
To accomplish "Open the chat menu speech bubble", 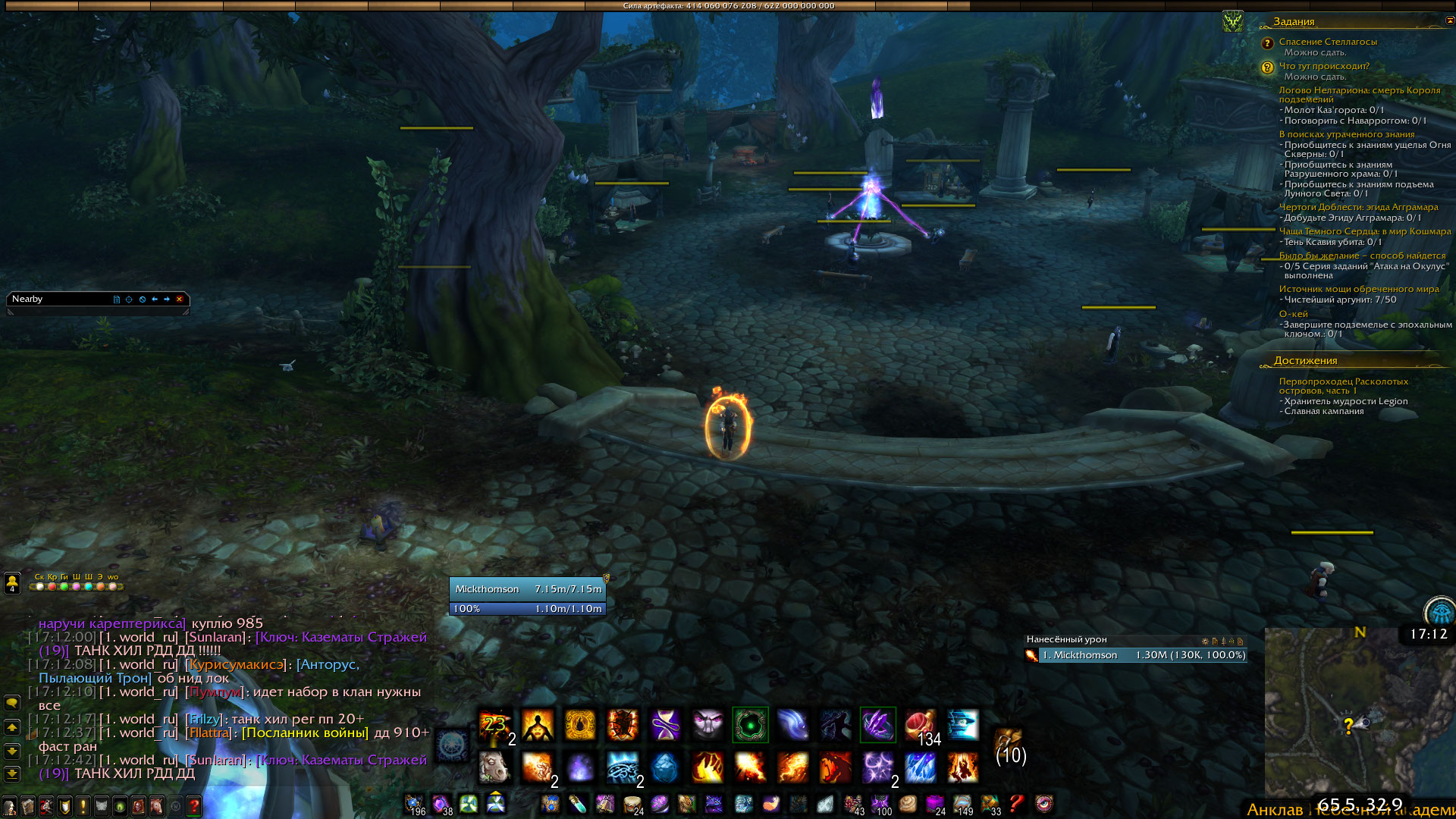I will pyautogui.click(x=12, y=703).
